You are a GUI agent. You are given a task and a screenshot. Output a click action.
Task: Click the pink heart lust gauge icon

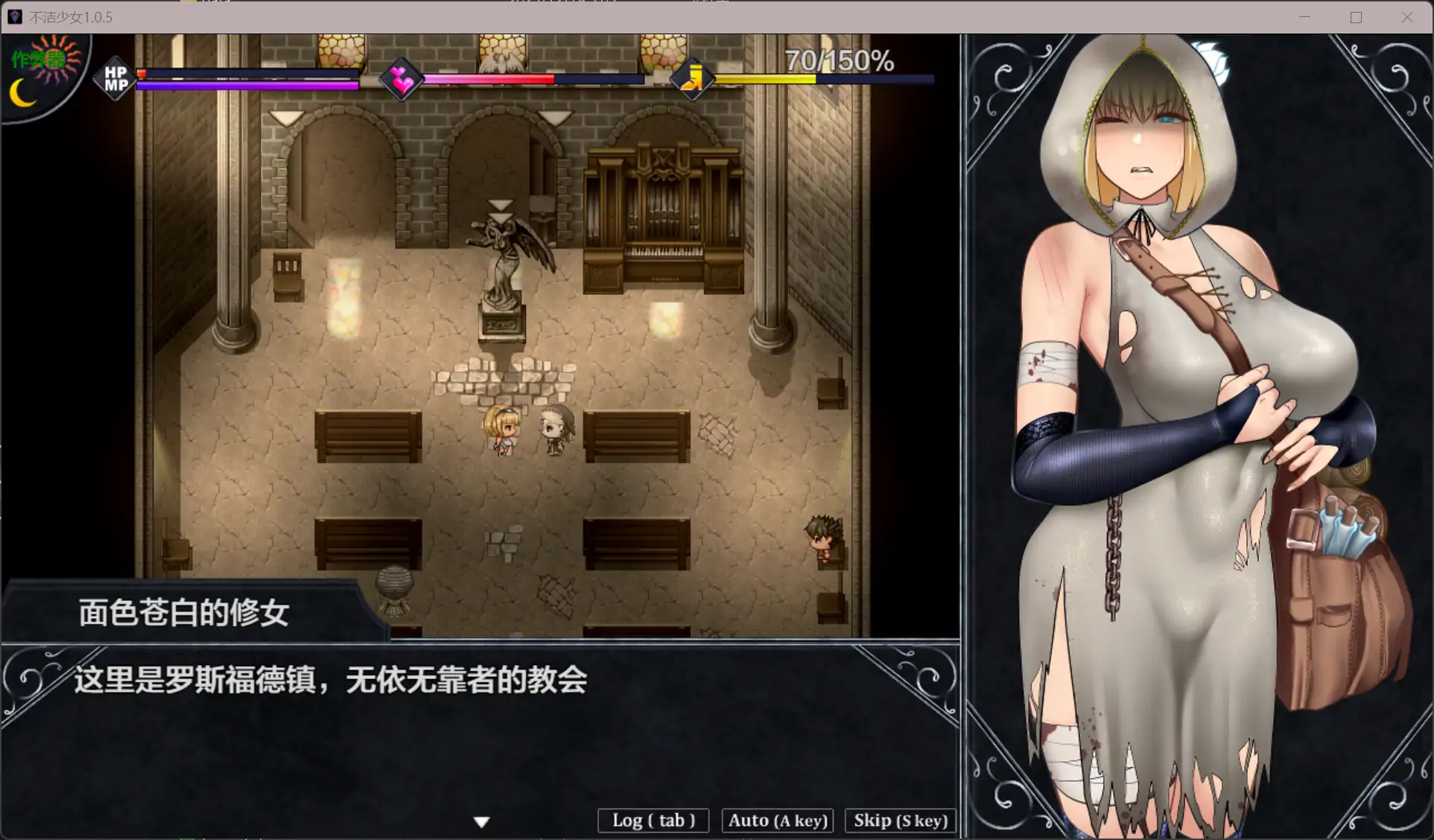(402, 79)
